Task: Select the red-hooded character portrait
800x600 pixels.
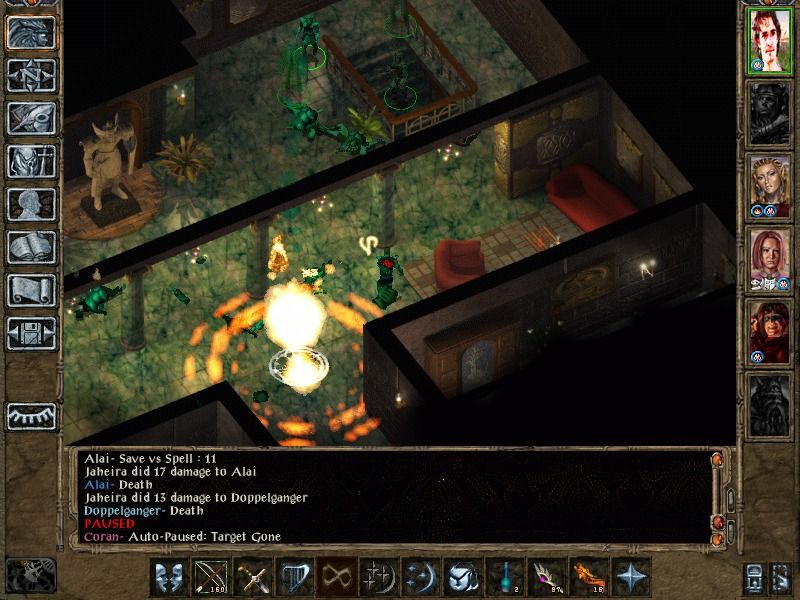Action: point(769,330)
